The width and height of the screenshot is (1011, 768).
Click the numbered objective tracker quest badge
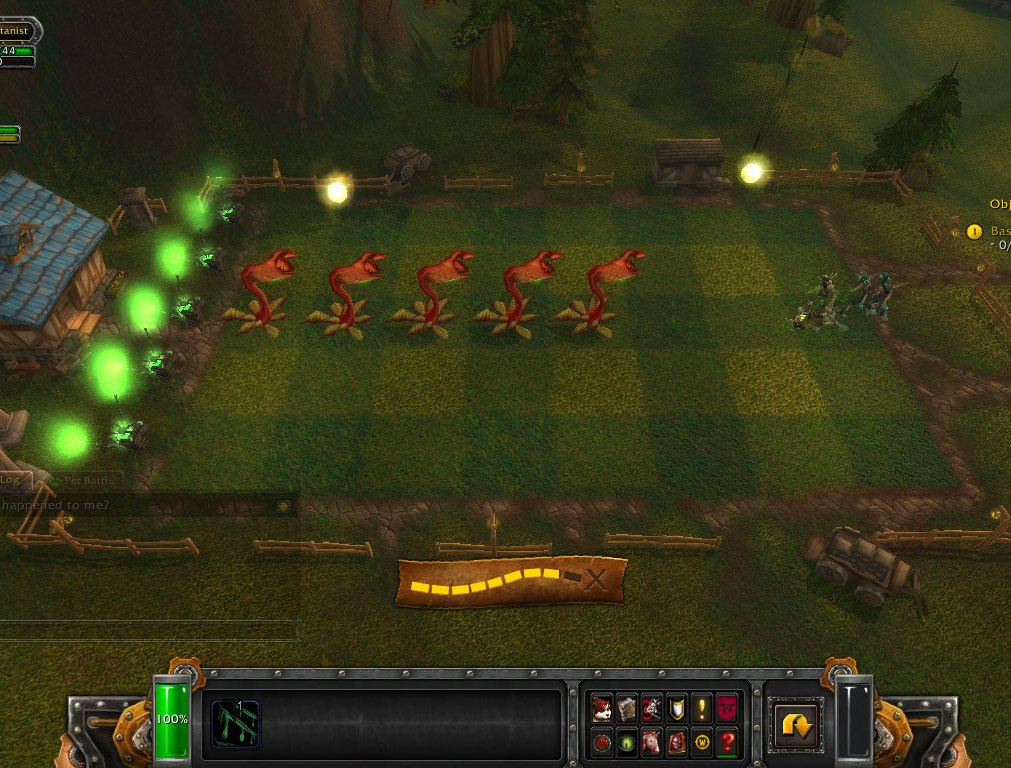974,232
